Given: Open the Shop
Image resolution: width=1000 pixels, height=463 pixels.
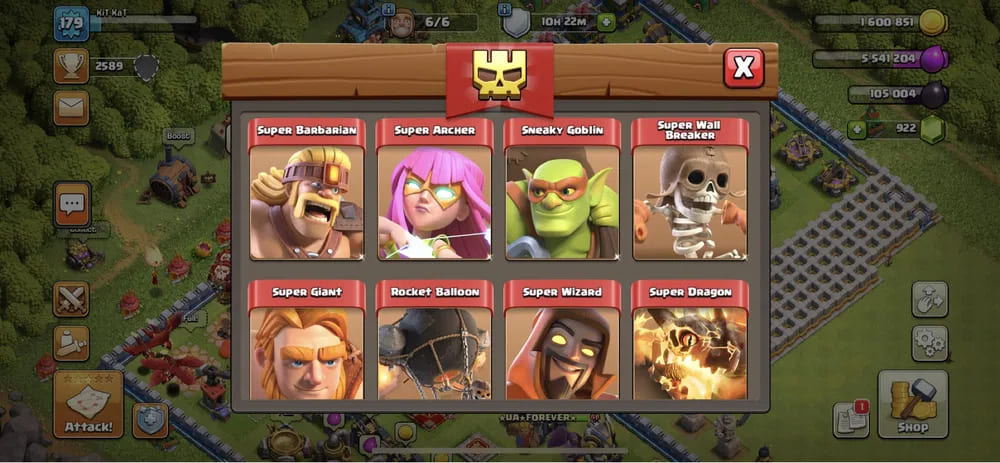Looking at the screenshot, I should (912, 404).
